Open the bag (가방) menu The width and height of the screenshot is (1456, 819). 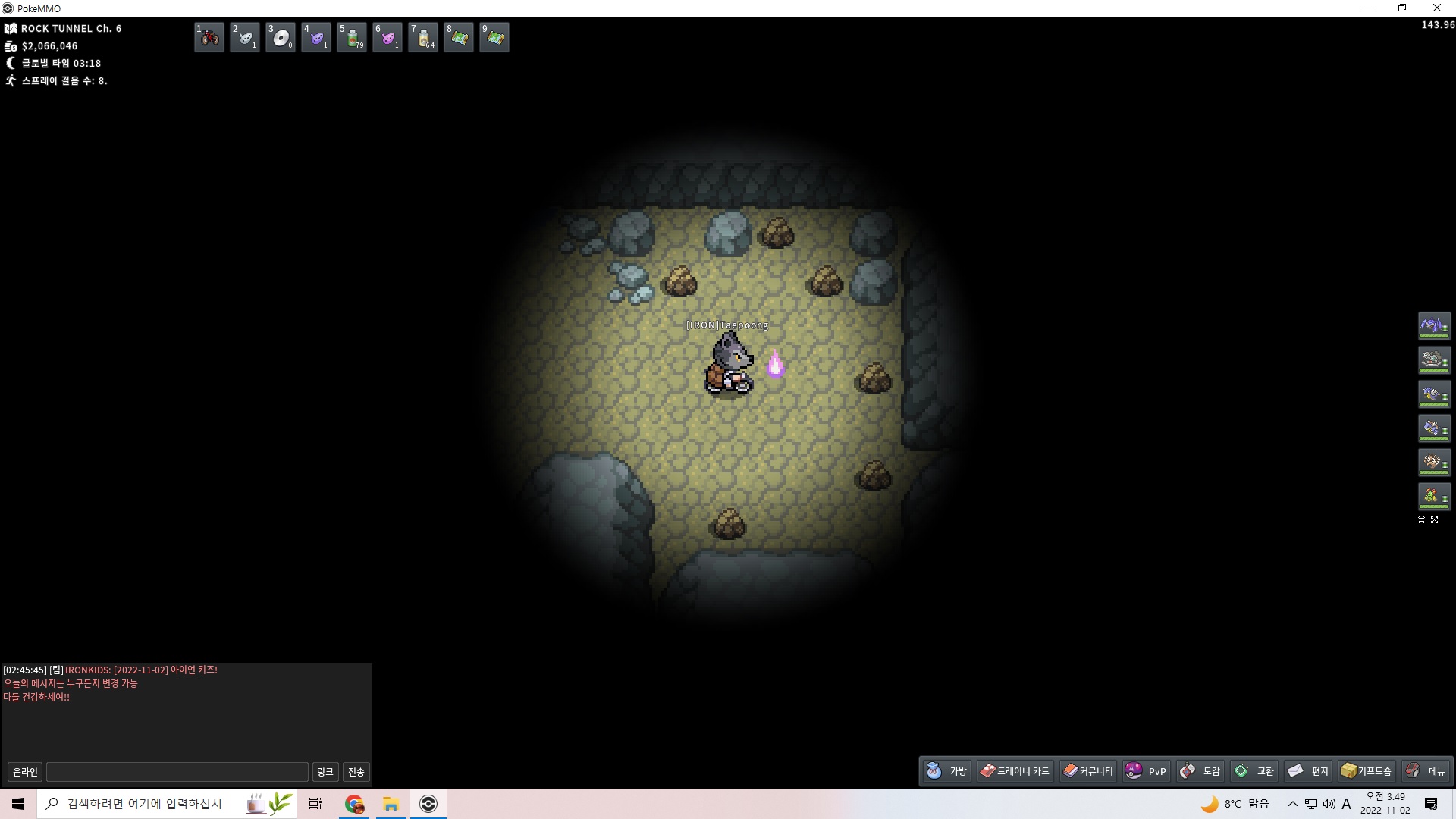tap(947, 771)
